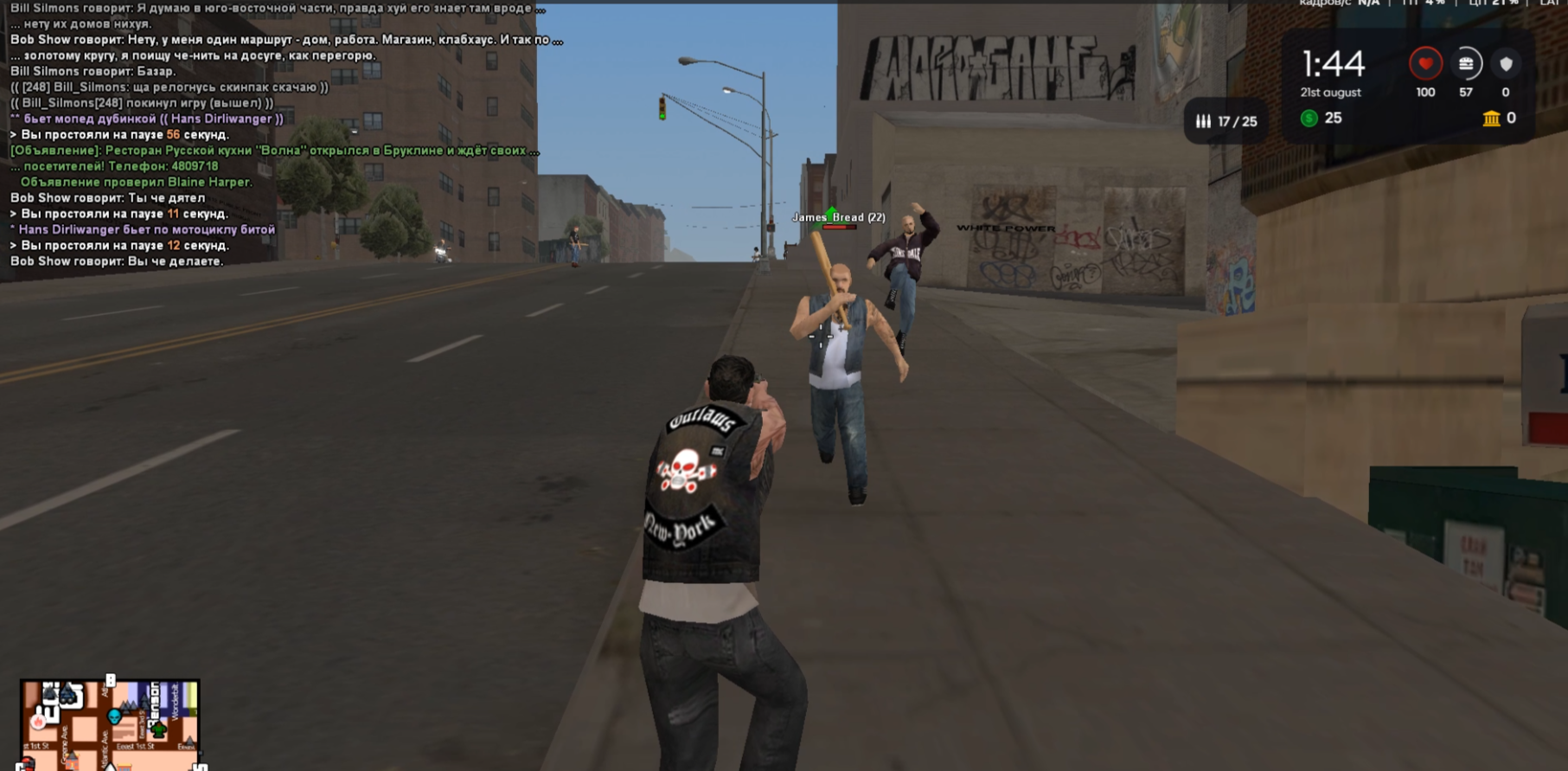Click the blue alien blip on the minimap
The width and height of the screenshot is (1568, 771).
coord(114,717)
